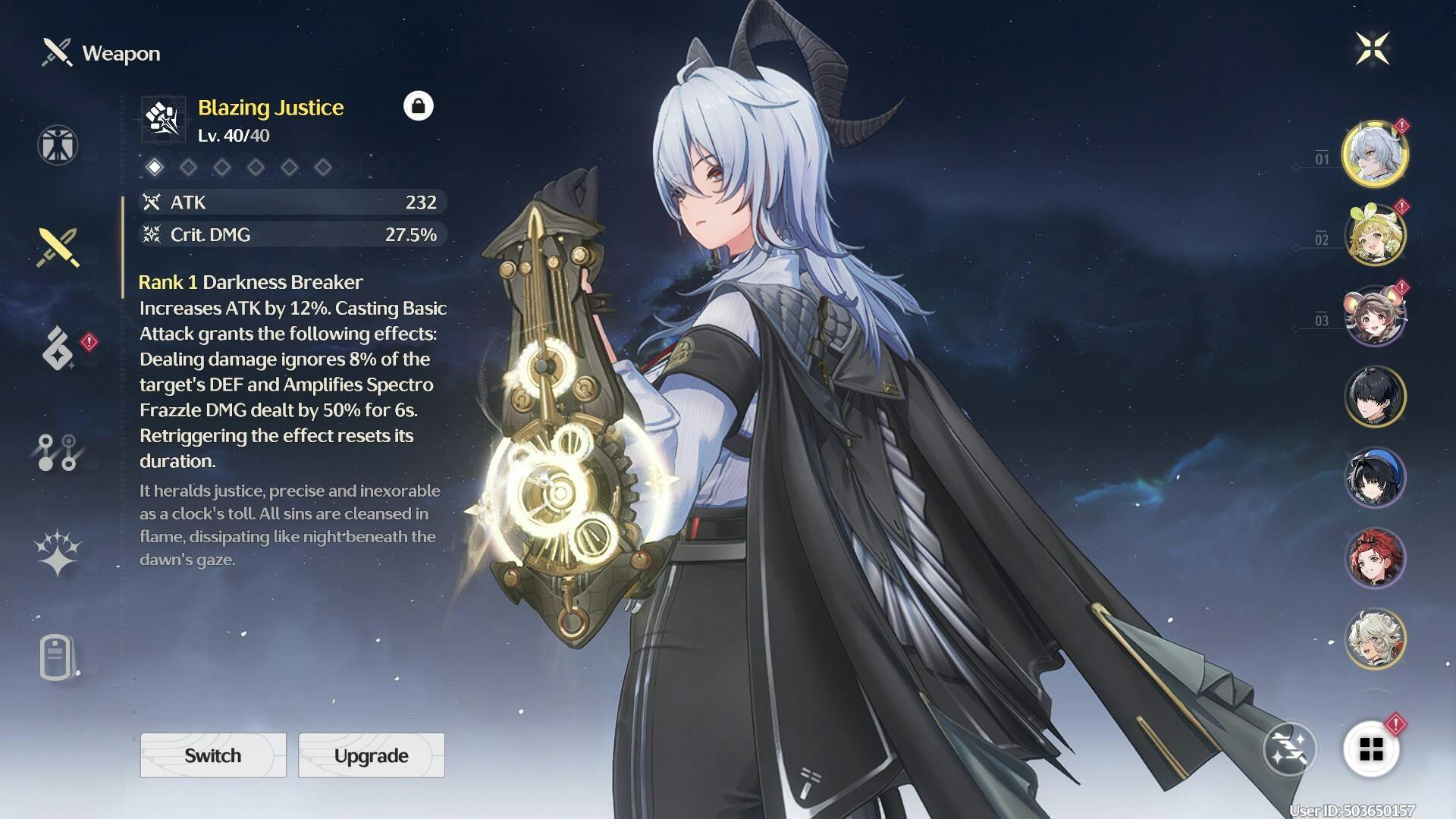
Task: Select the crossed swords weapon tab
Action: point(58,247)
